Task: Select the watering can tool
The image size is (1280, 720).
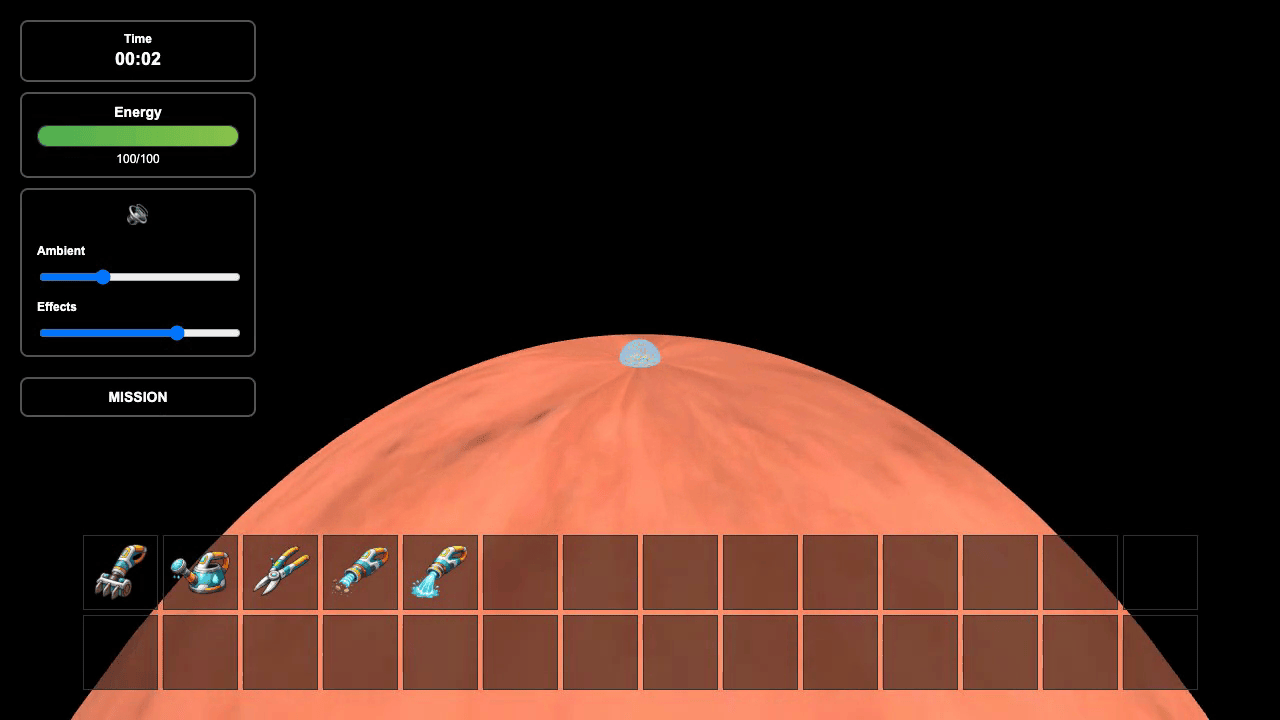Action: (x=200, y=572)
